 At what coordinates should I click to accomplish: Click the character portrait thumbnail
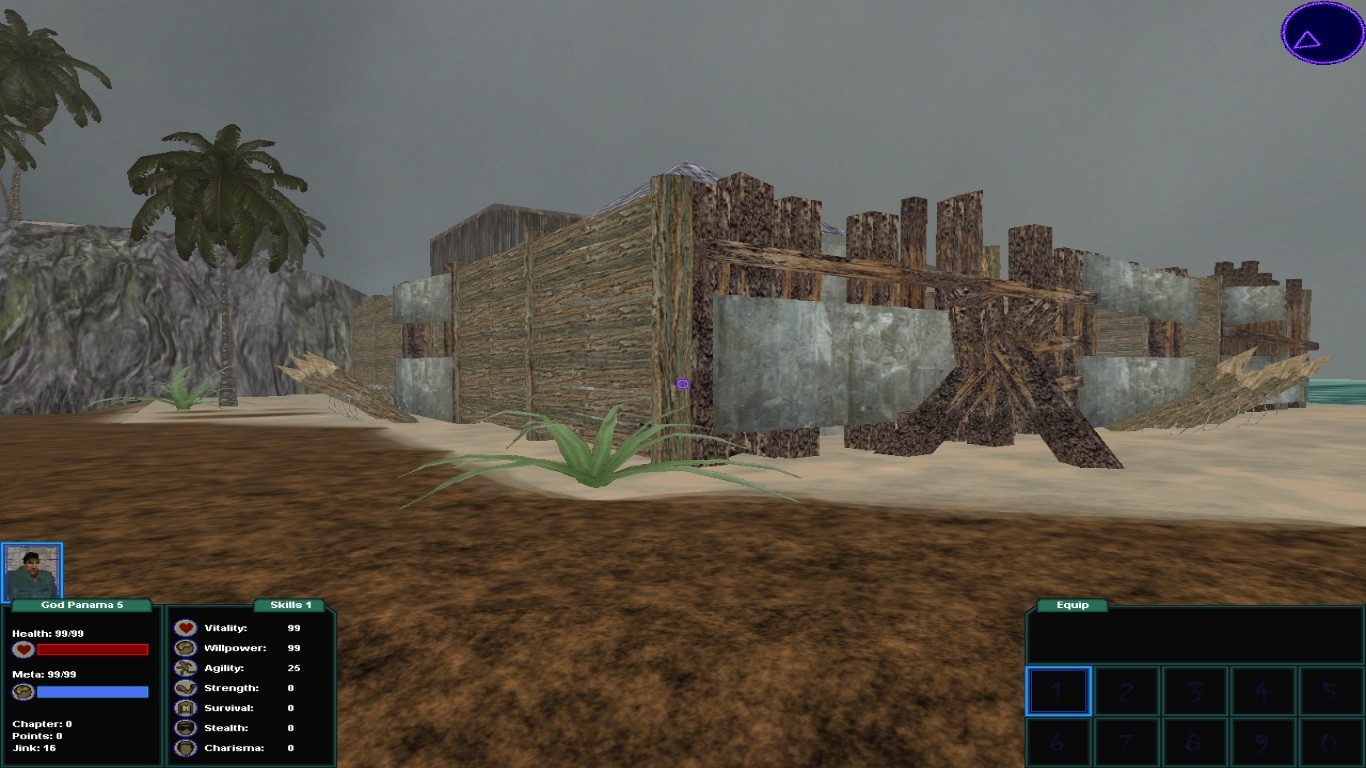coord(32,571)
